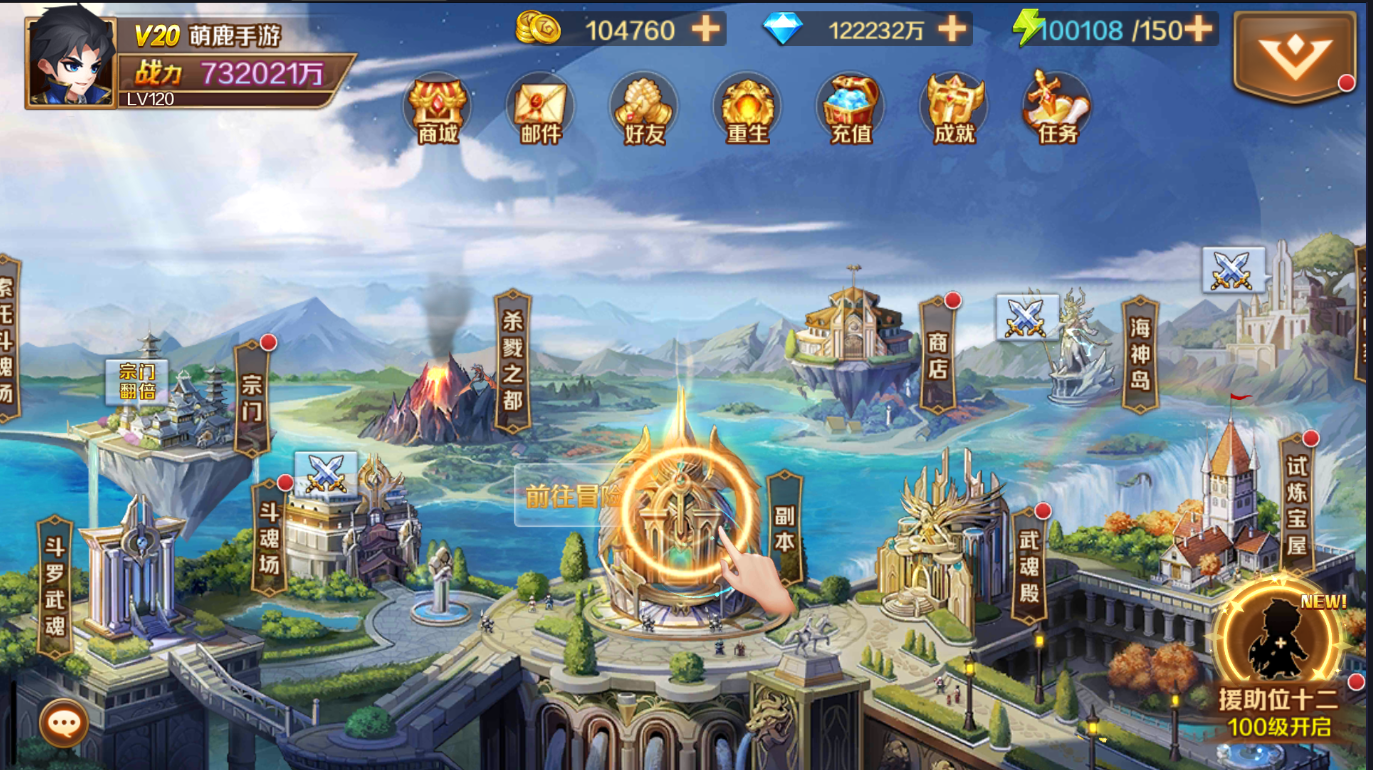Open the chat speech bubble button

(x=64, y=721)
